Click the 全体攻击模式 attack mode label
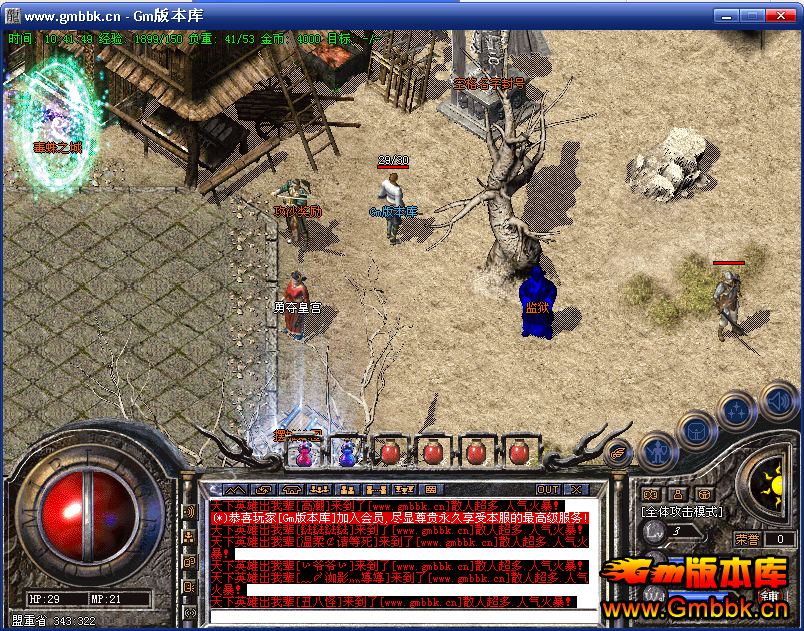Screen dimensions: 804x631 (x=683, y=512)
